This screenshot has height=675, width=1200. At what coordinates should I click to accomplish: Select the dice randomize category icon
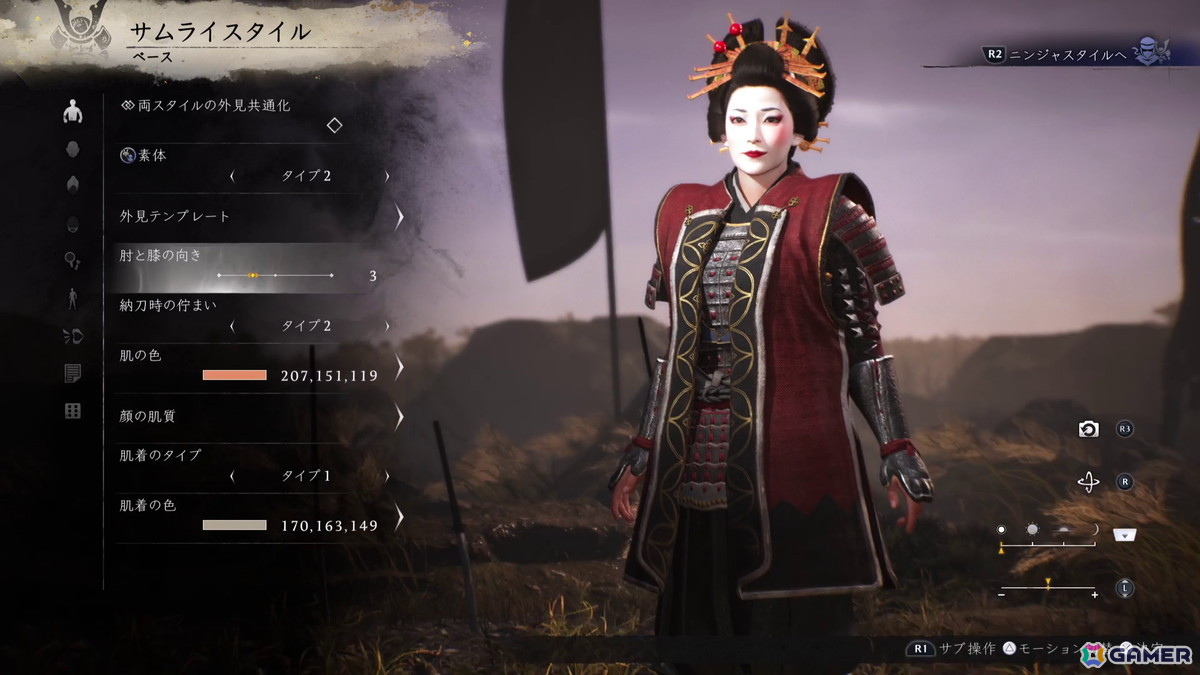pyautogui.click(x=72, y=411)
